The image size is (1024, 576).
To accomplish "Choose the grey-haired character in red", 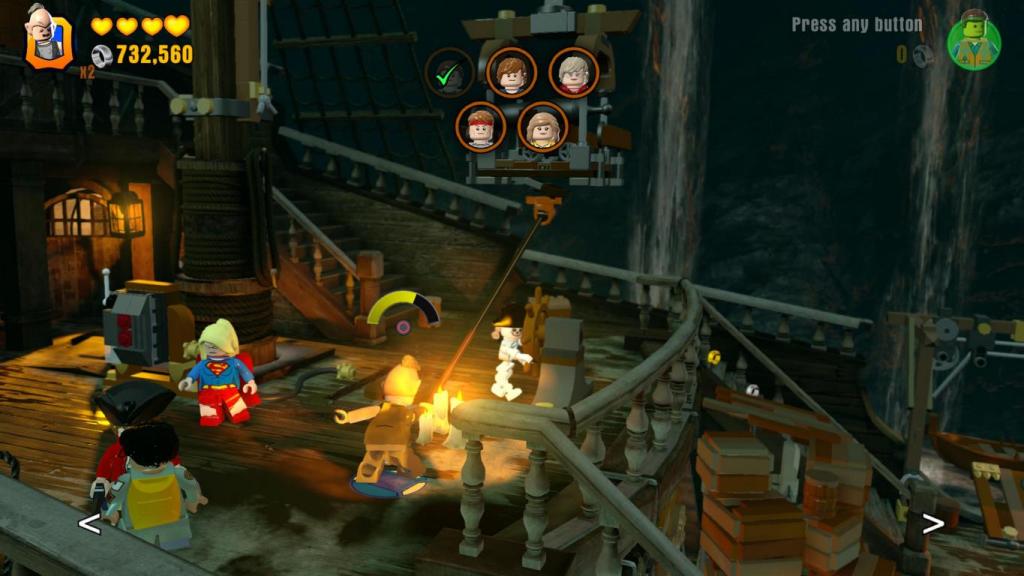I will click(x=573, y=72).
